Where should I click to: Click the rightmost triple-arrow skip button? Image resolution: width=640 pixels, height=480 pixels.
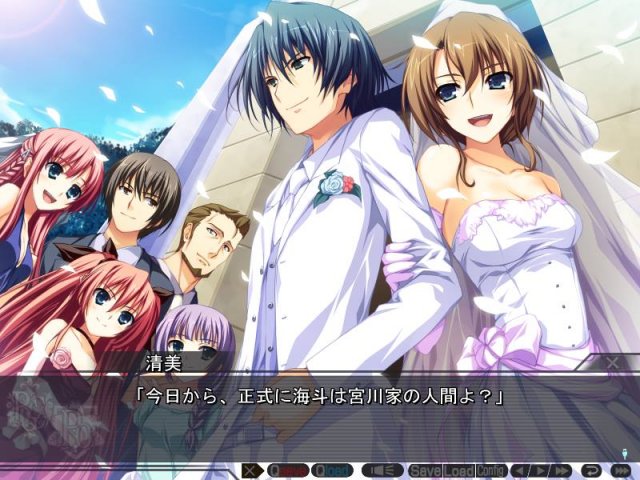pyautogui.click(x=620, y=470)
